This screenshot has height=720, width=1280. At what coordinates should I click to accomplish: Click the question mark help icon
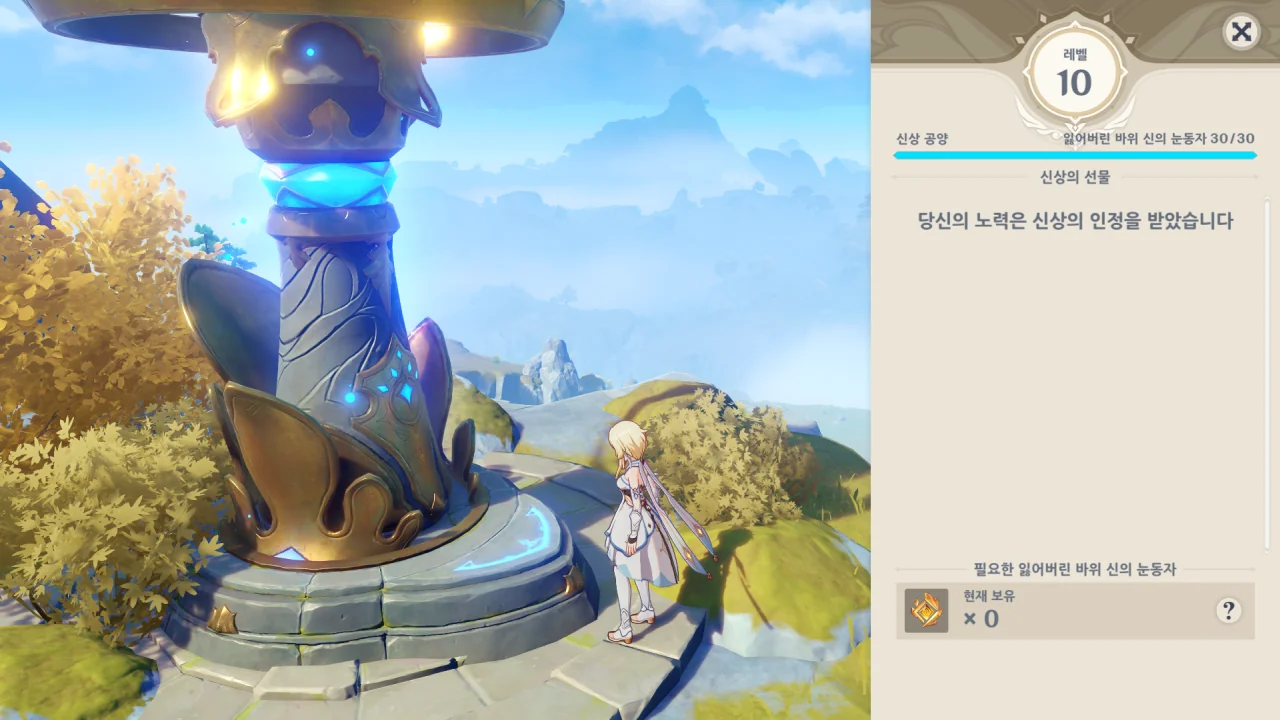pos(1229,611)
